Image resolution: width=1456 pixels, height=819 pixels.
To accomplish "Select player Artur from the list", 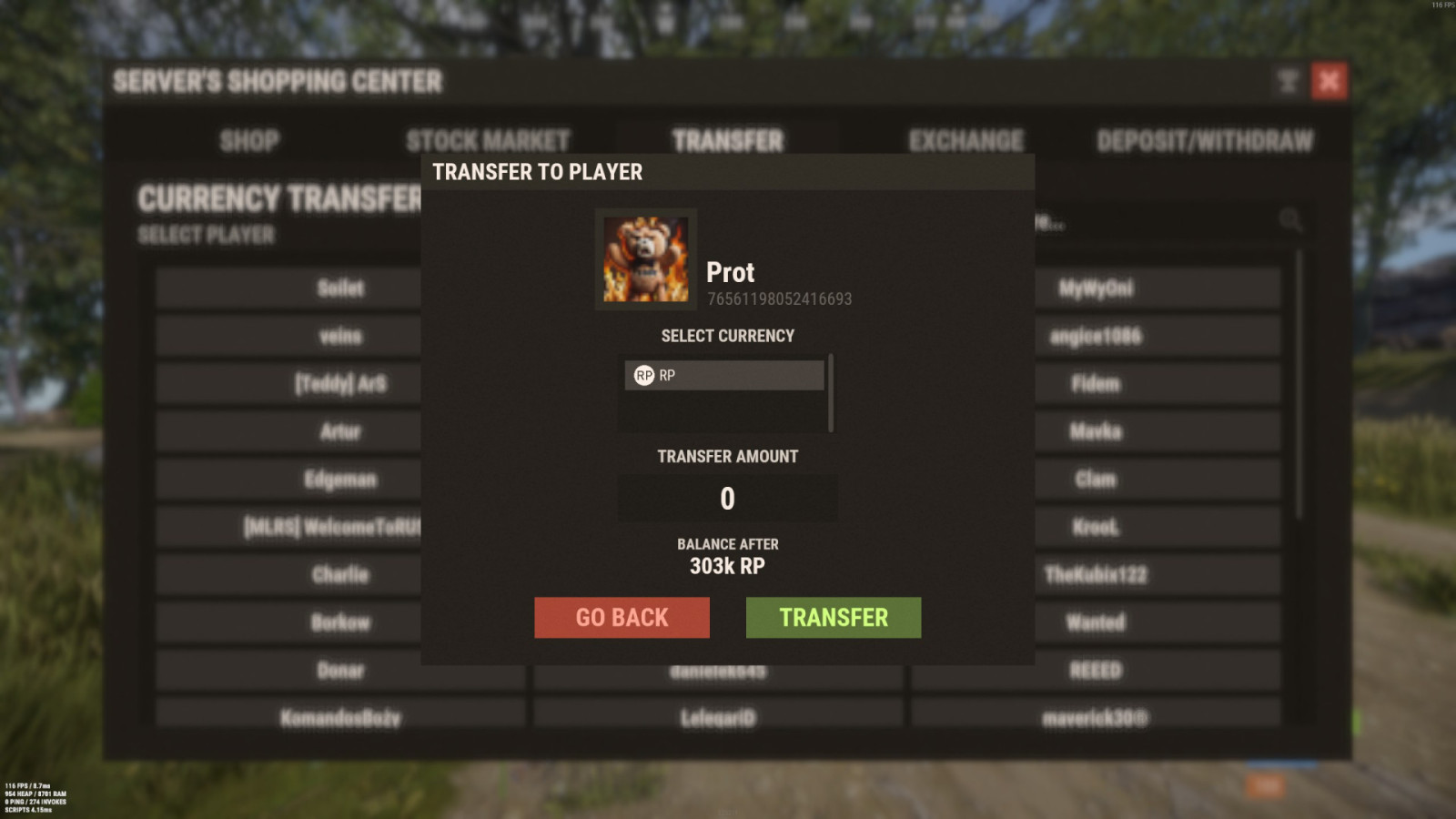I will 339,431.
